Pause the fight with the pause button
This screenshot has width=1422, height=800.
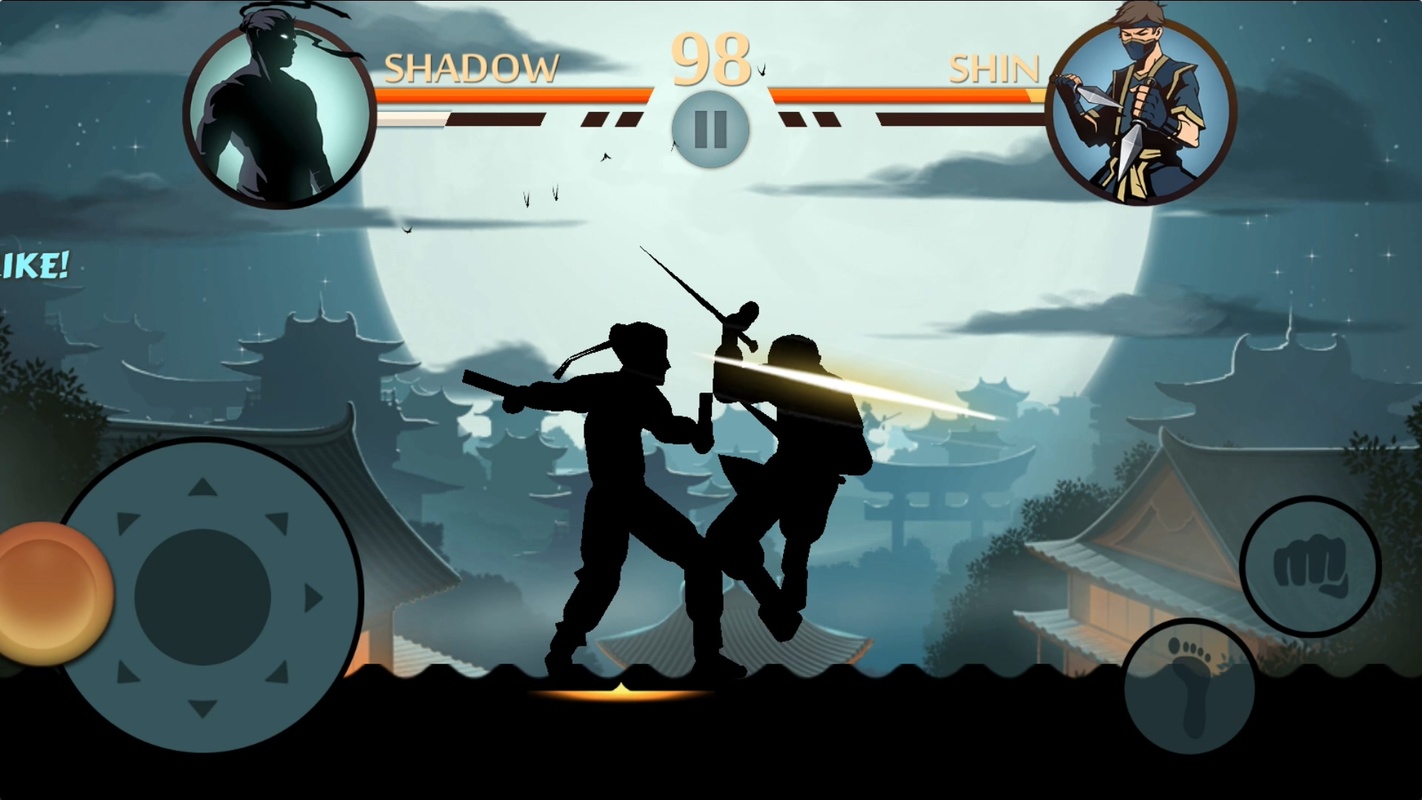710,129
